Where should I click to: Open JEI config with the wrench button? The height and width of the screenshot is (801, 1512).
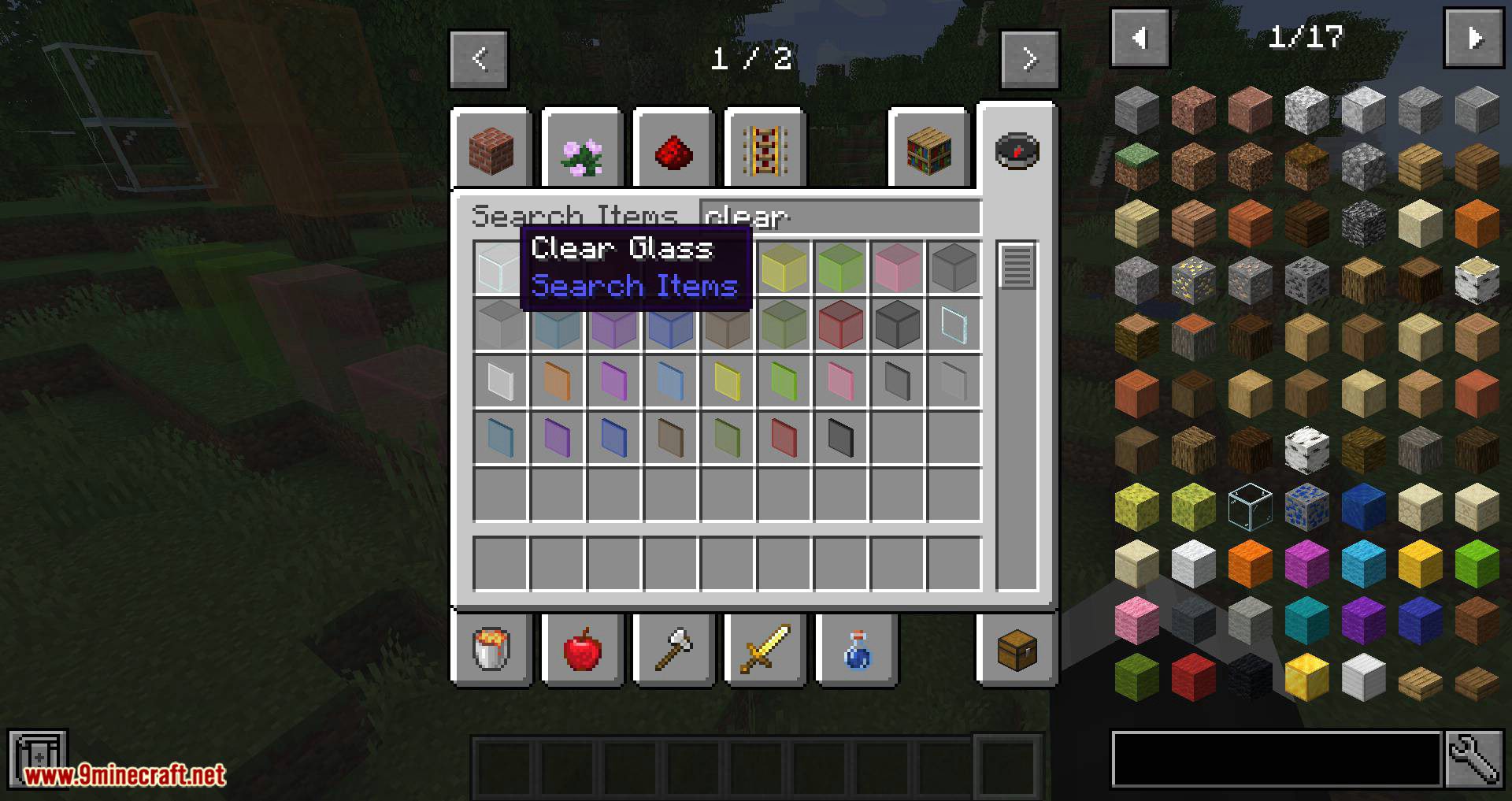tap(1473, 759)
